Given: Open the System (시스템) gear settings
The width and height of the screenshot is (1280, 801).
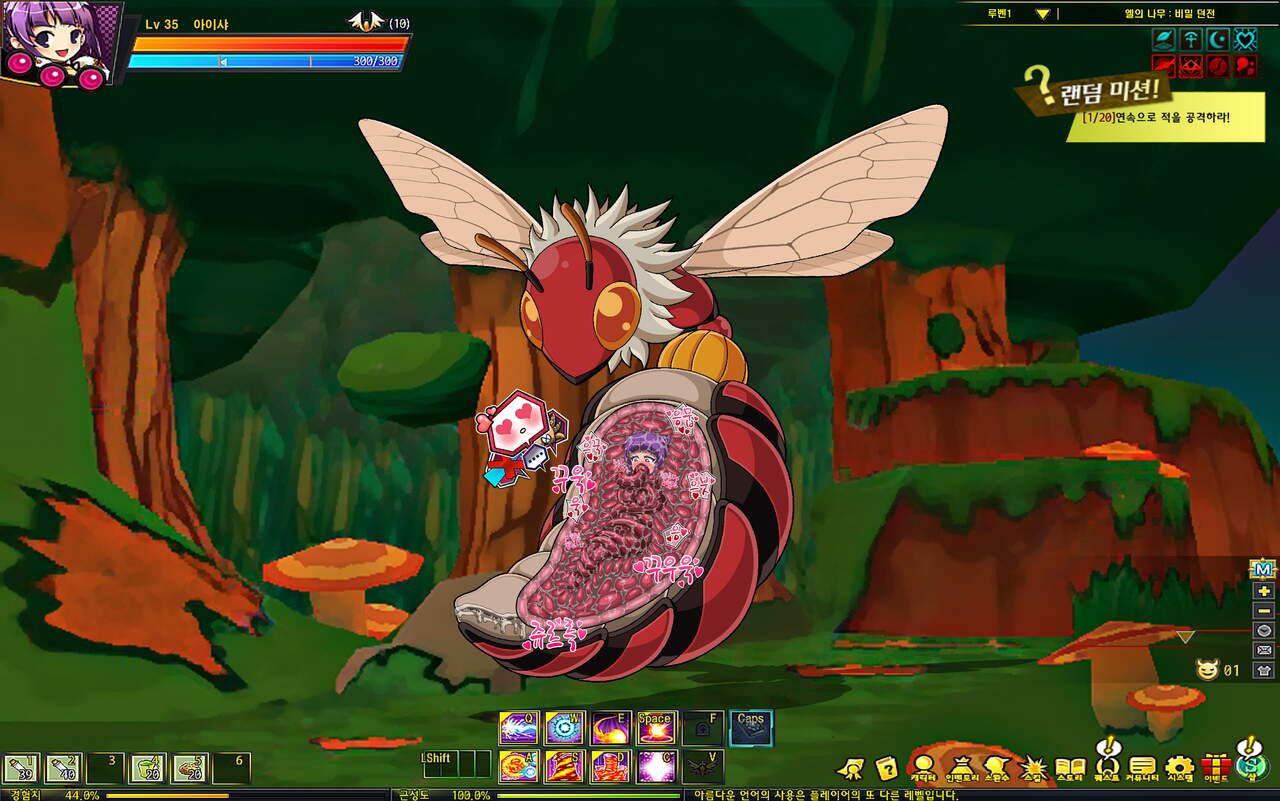Looking at the screenshot, I should pos(1180,767).
